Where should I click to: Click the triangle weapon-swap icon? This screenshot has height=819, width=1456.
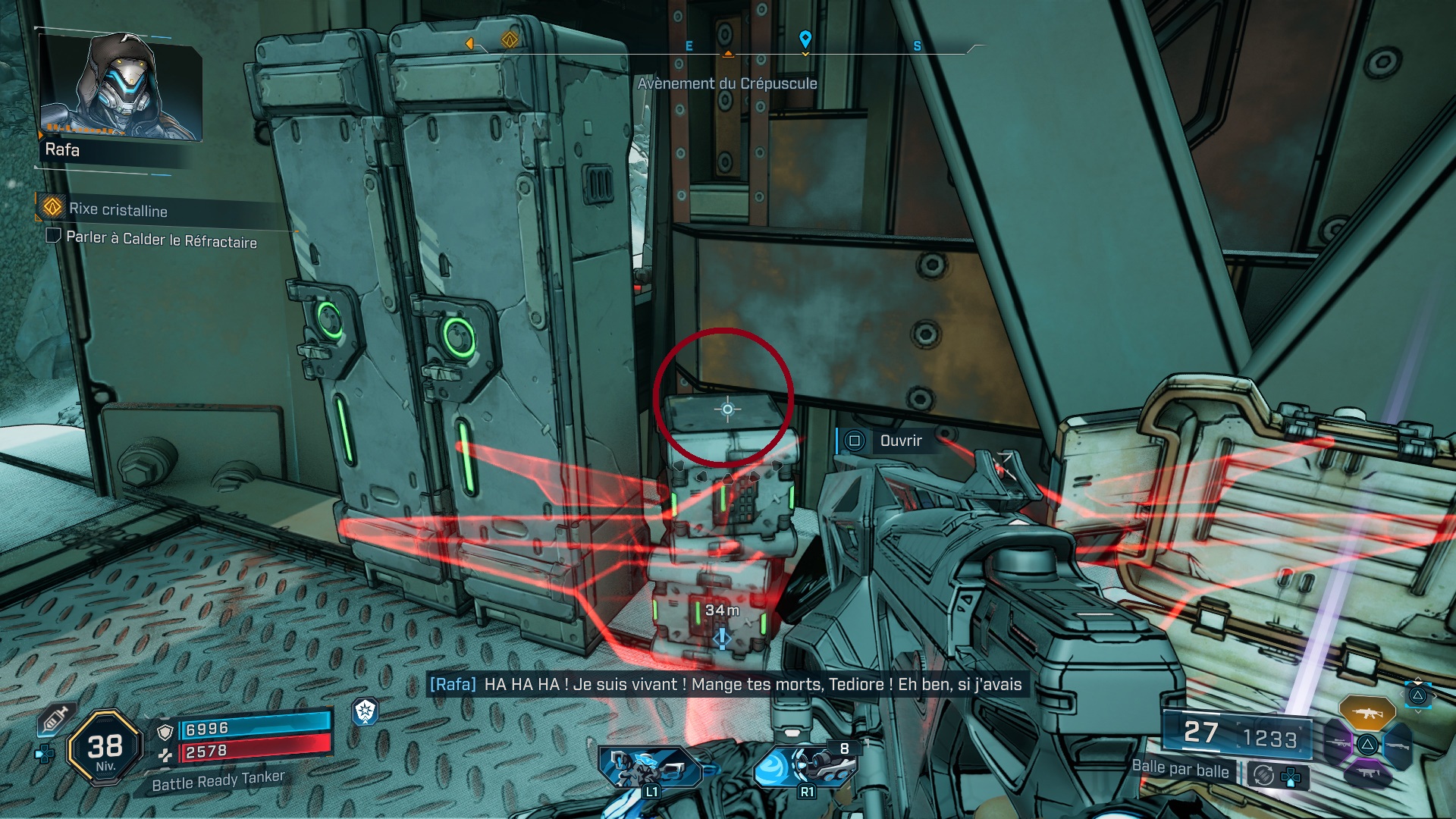1366,745
